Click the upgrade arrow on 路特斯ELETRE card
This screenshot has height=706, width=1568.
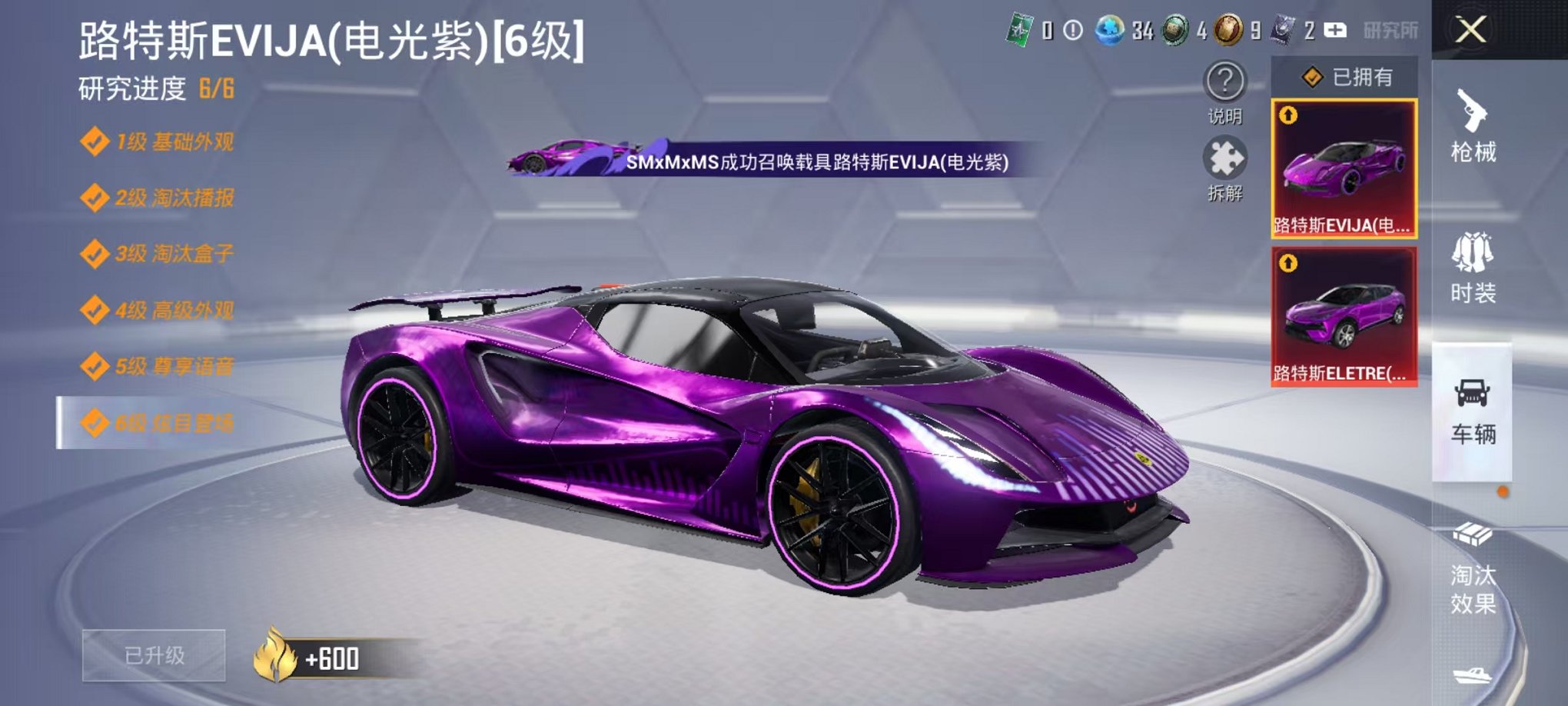[x=1287, y=261]
